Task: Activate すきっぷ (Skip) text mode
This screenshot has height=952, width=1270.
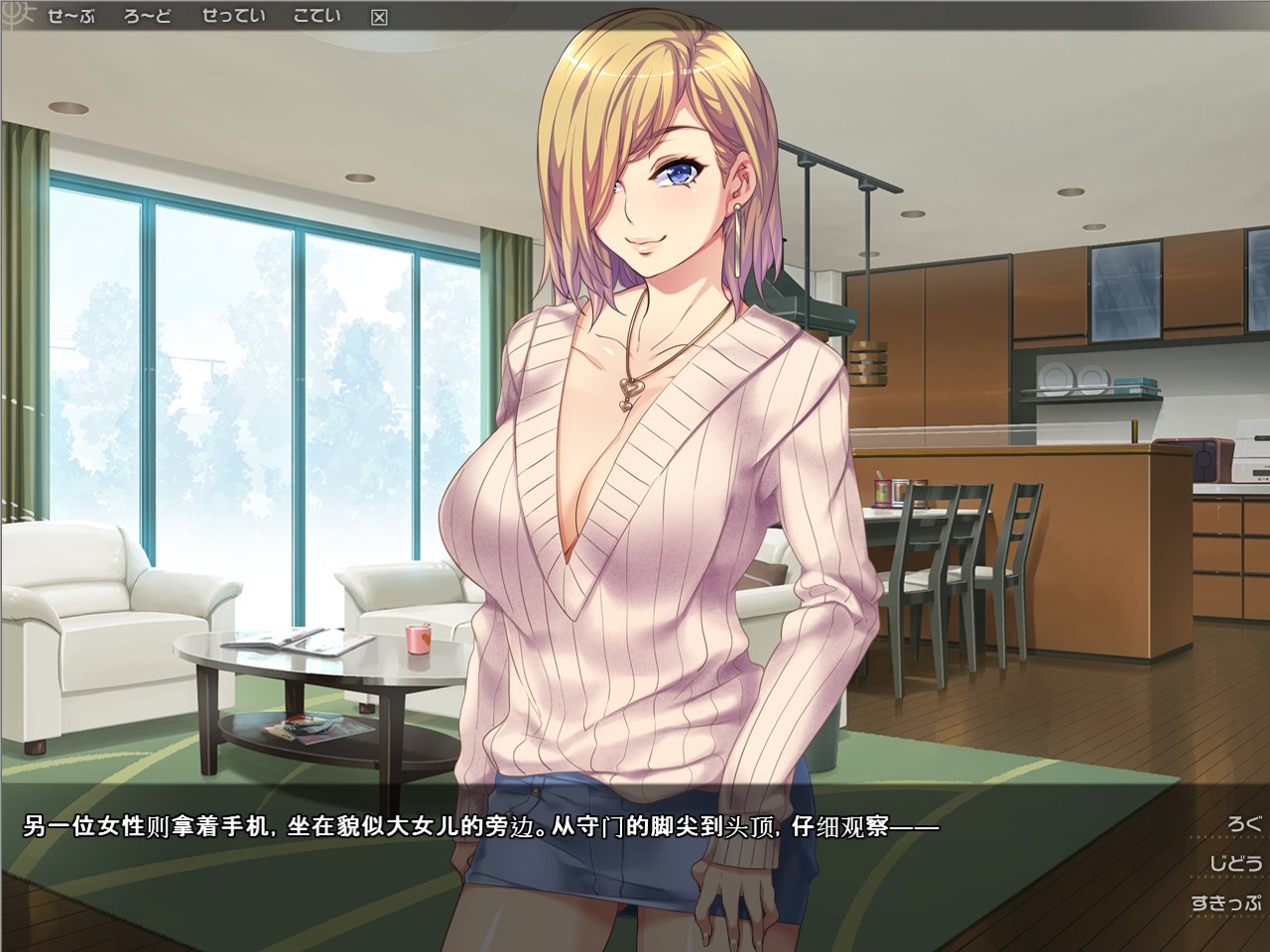Action: pos(1226,902)
